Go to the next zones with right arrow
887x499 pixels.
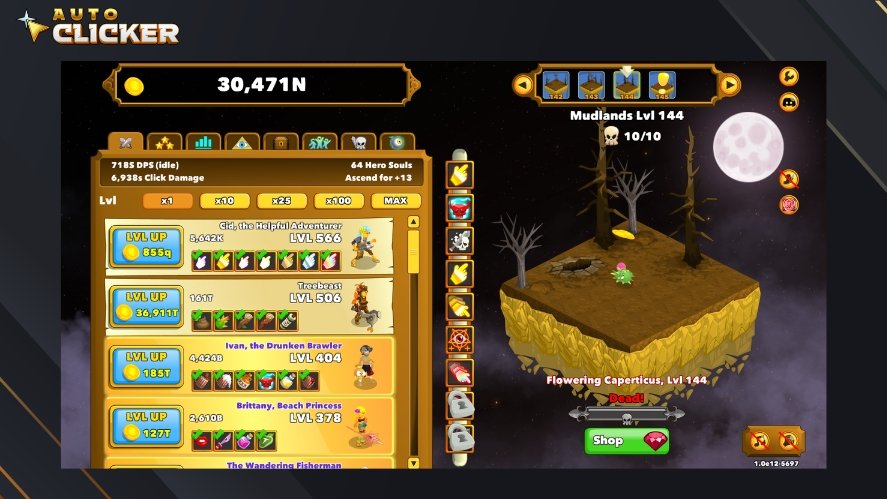(x=730, y=85)
